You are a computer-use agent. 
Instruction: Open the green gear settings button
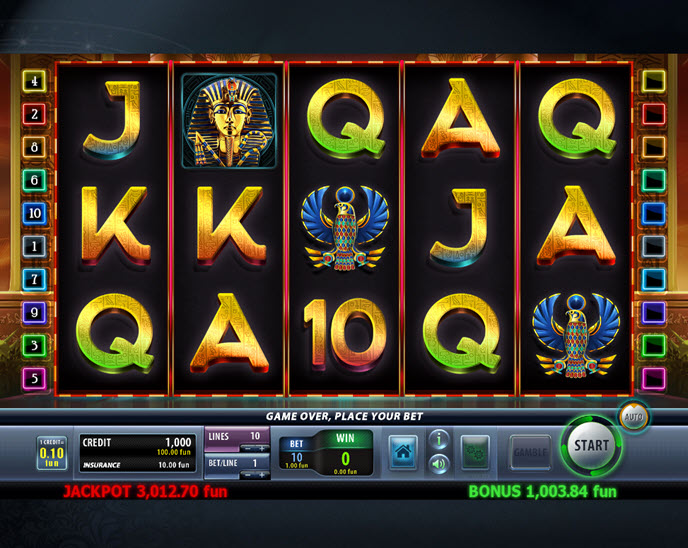[x=474, y=453]
